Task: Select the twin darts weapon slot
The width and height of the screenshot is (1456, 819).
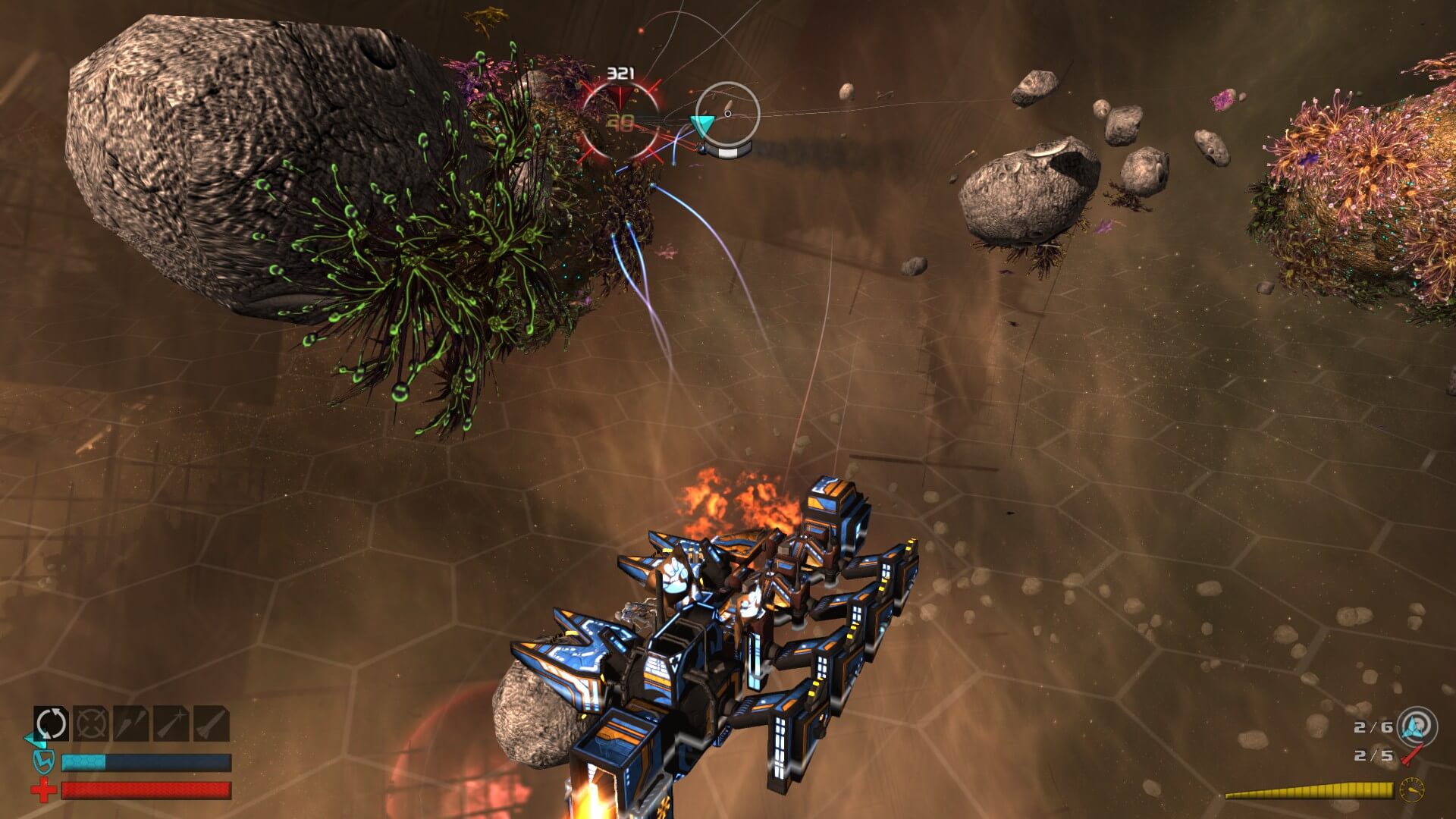Action: pos(131,723)
